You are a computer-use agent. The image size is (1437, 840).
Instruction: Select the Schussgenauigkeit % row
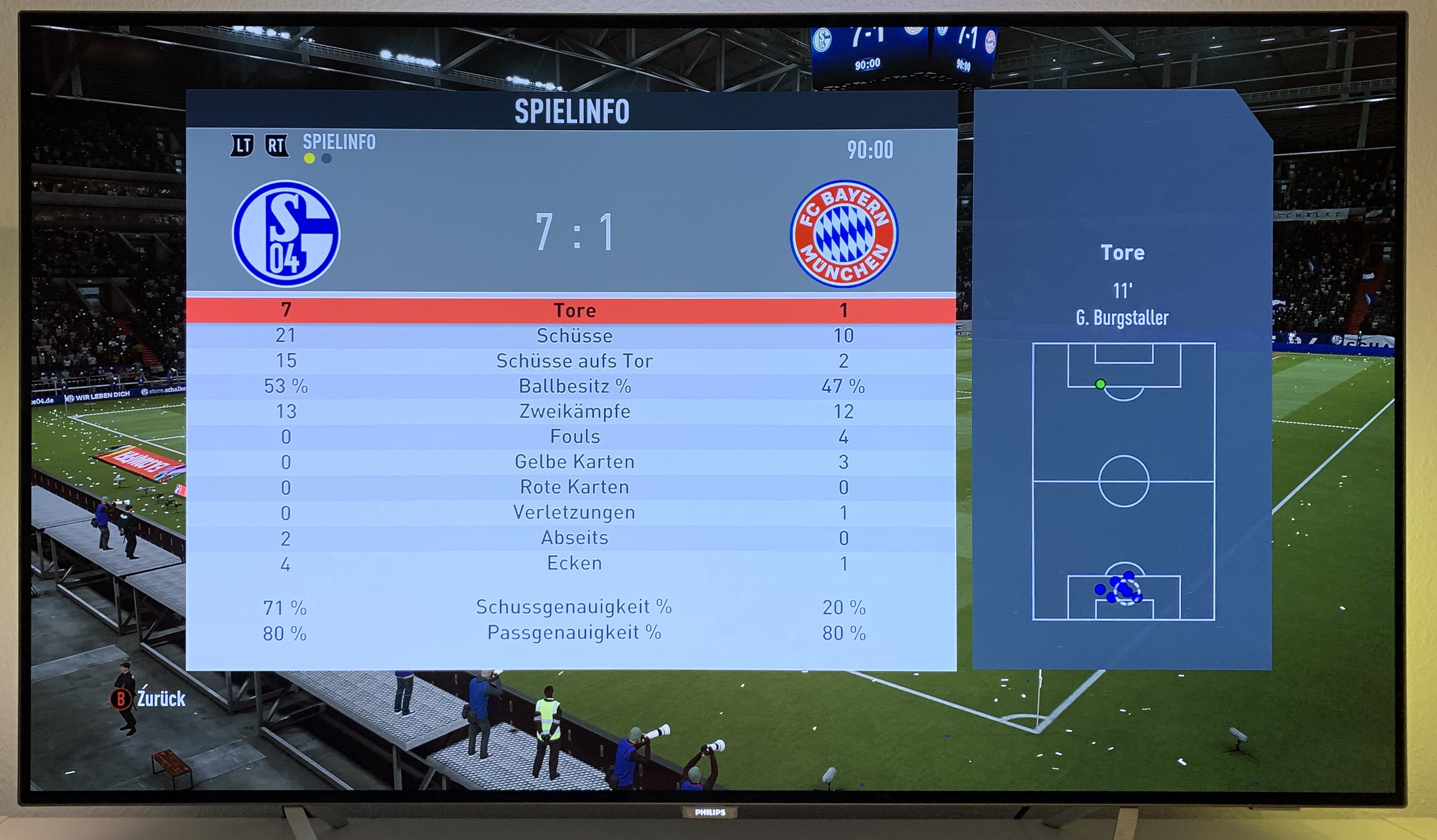574,607
